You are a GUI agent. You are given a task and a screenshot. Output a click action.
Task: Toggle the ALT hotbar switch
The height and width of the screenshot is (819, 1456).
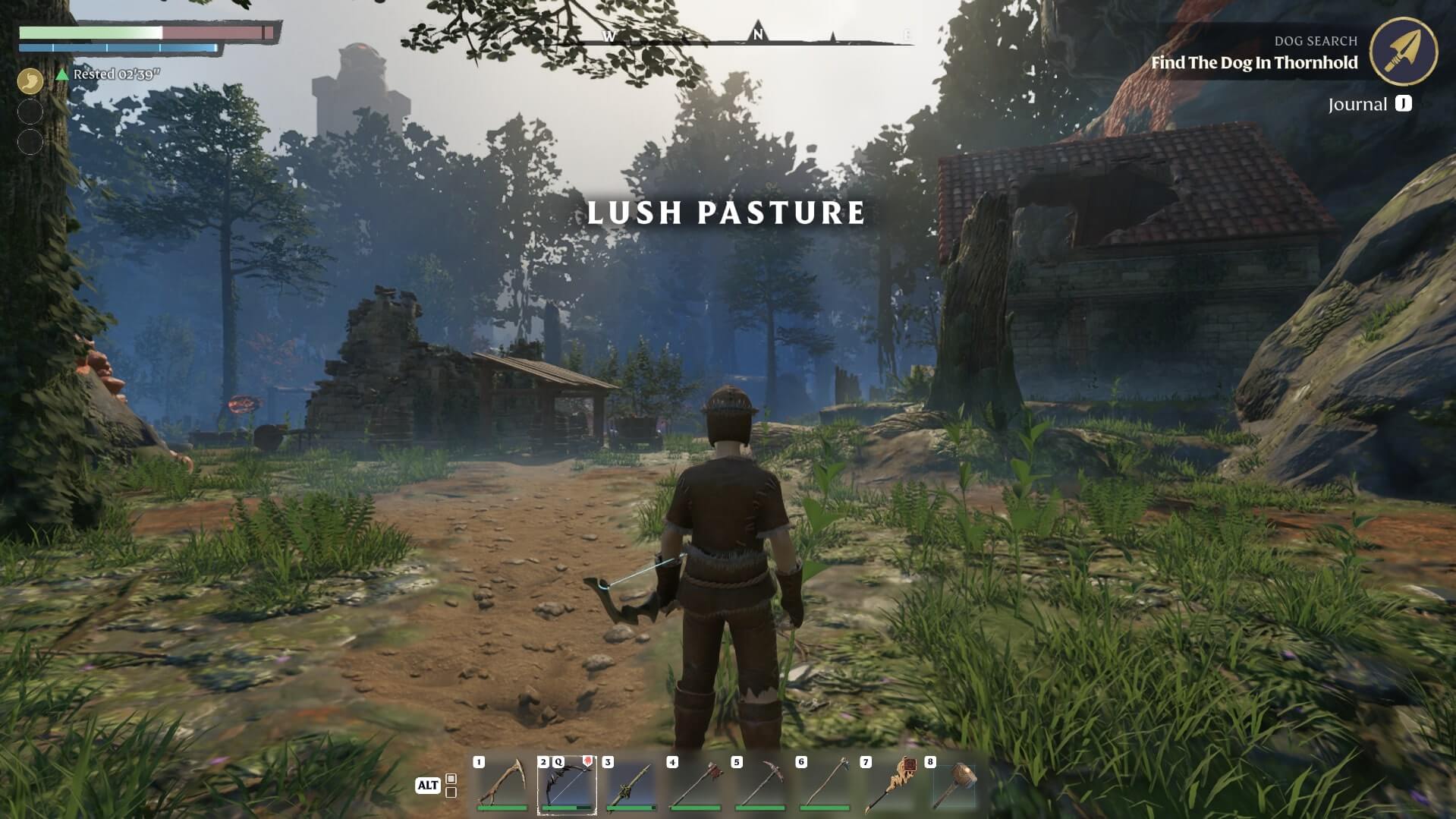[429, 786]
